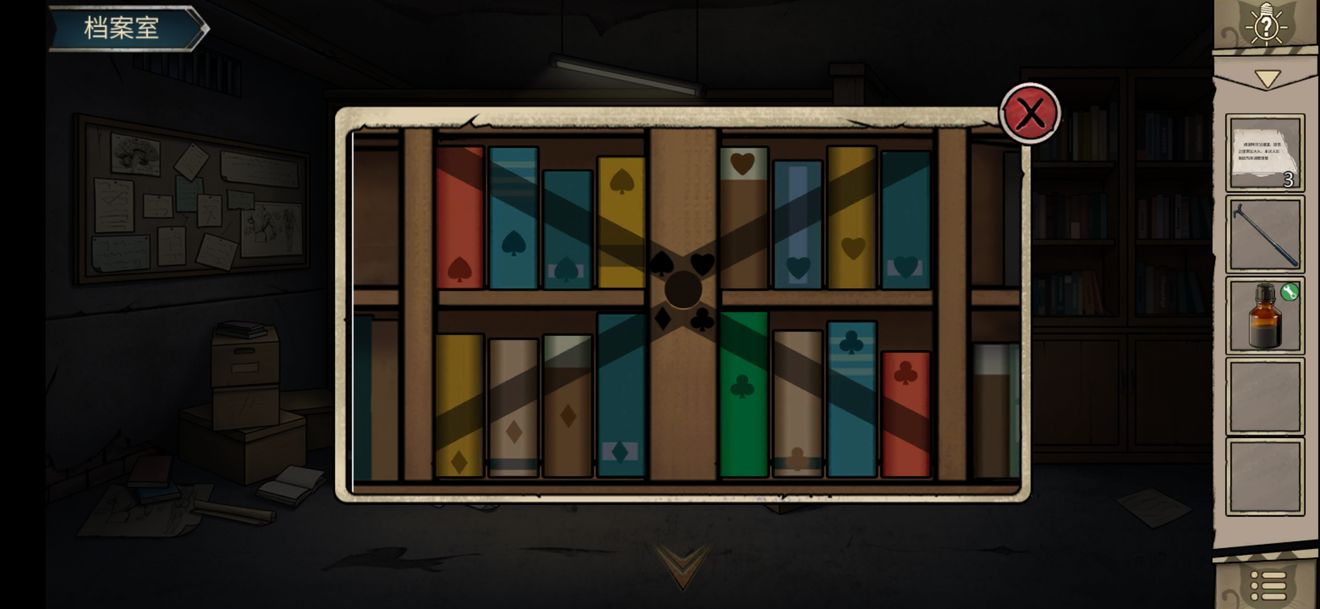
Task: Go back using the bottom down arrow
Action: pyautogui.click(x=684, y=564)
